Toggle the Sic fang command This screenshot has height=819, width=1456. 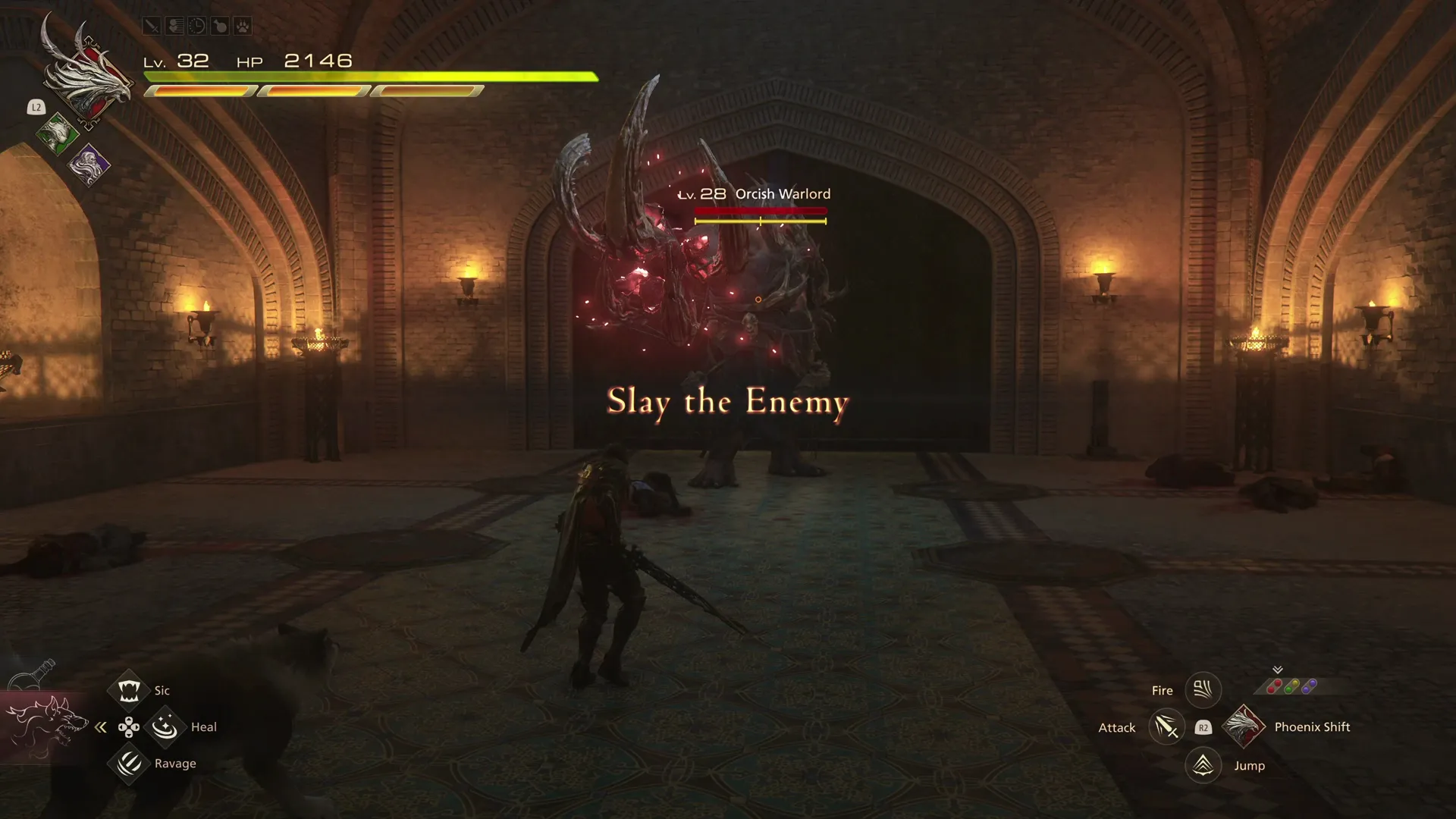click(x=129, y=689)
